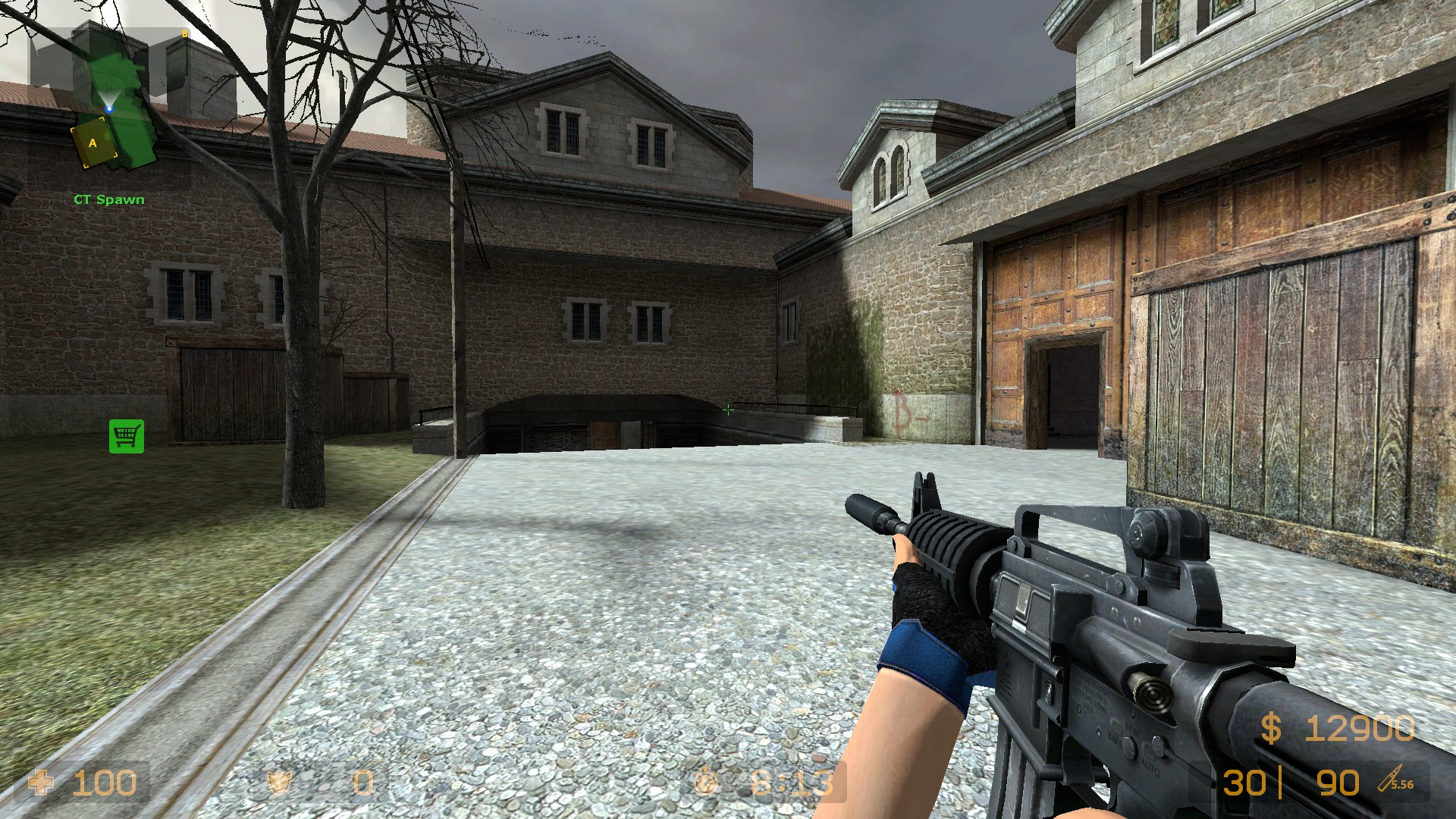Click the reserve ammo count 90
Screen dimensions: 1456x819
point(1340,783)
